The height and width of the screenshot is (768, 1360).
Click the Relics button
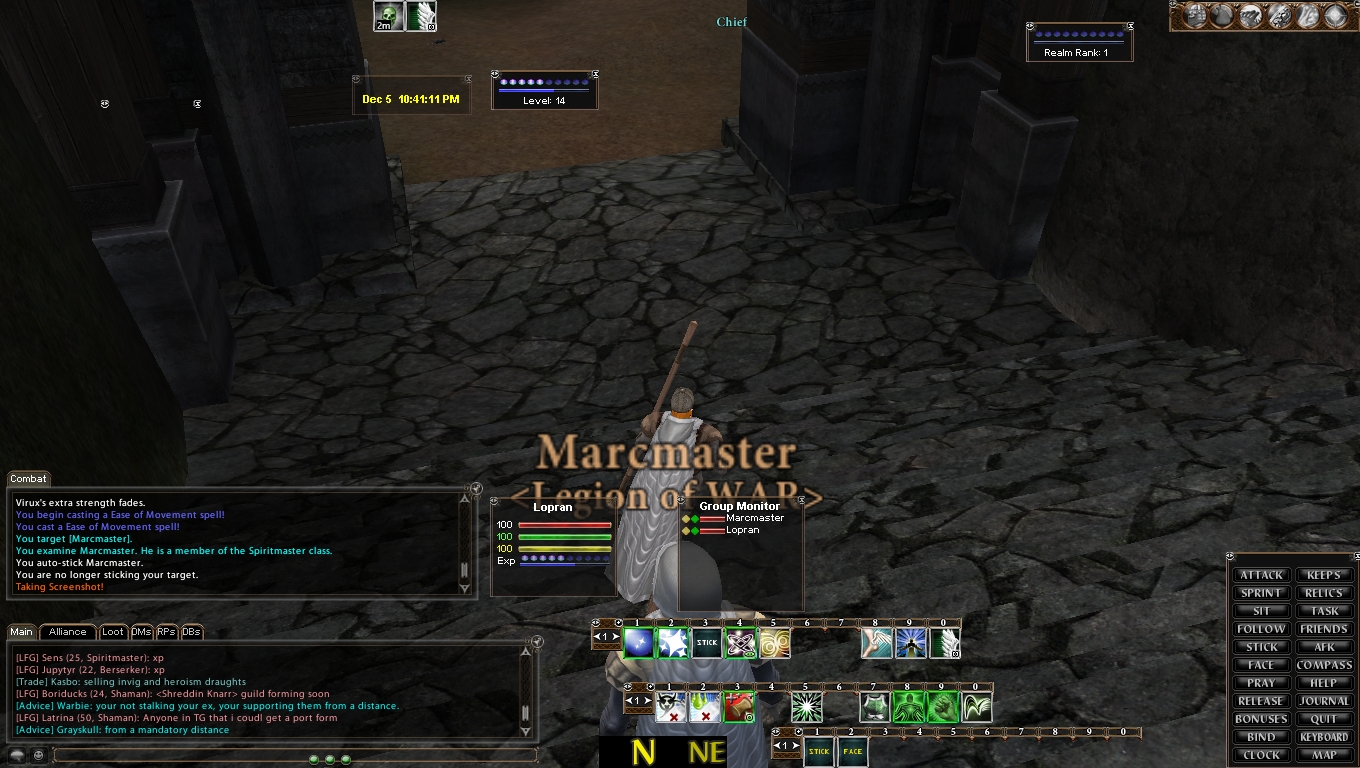[x=1324, y=593]
